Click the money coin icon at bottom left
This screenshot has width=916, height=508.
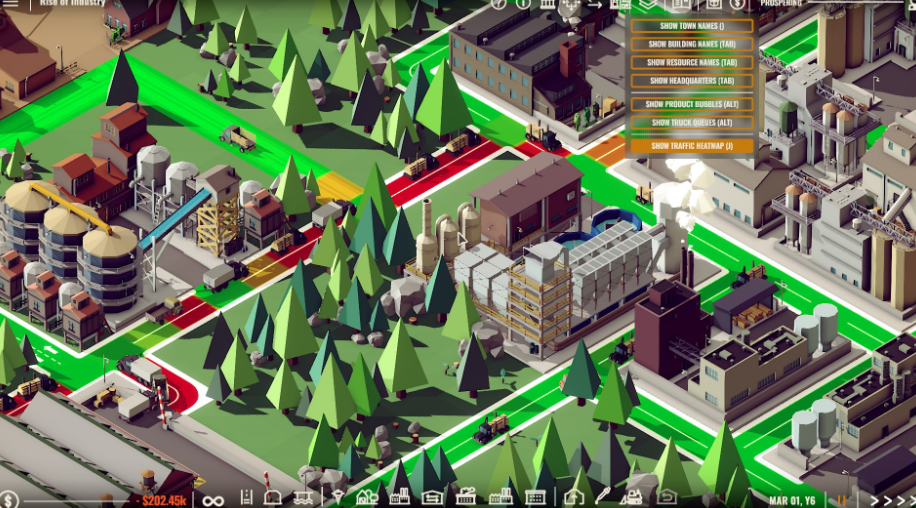tap(9, 499)
